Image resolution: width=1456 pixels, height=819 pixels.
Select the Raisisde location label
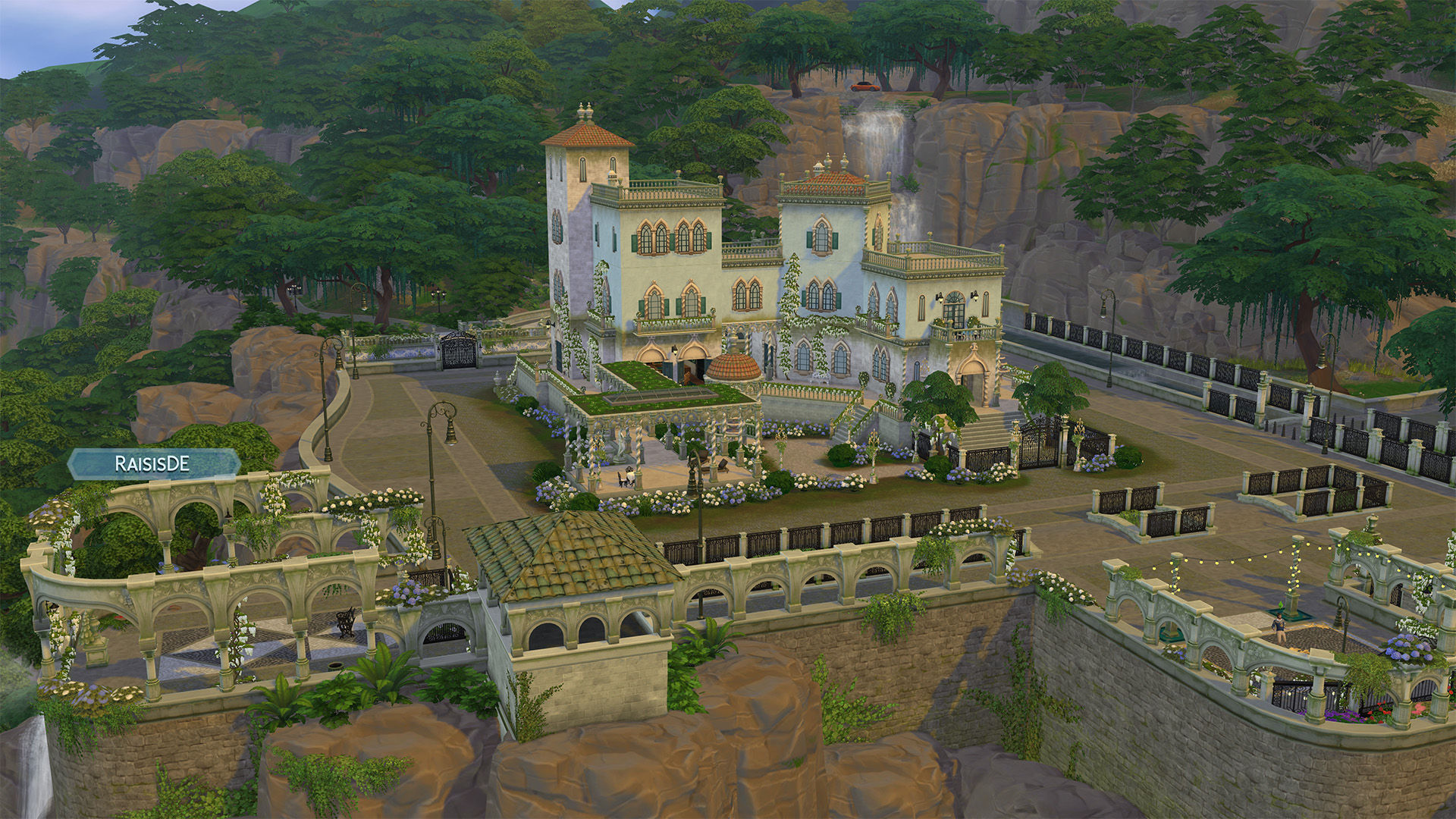pyautogui.click(x=152, y=464)
